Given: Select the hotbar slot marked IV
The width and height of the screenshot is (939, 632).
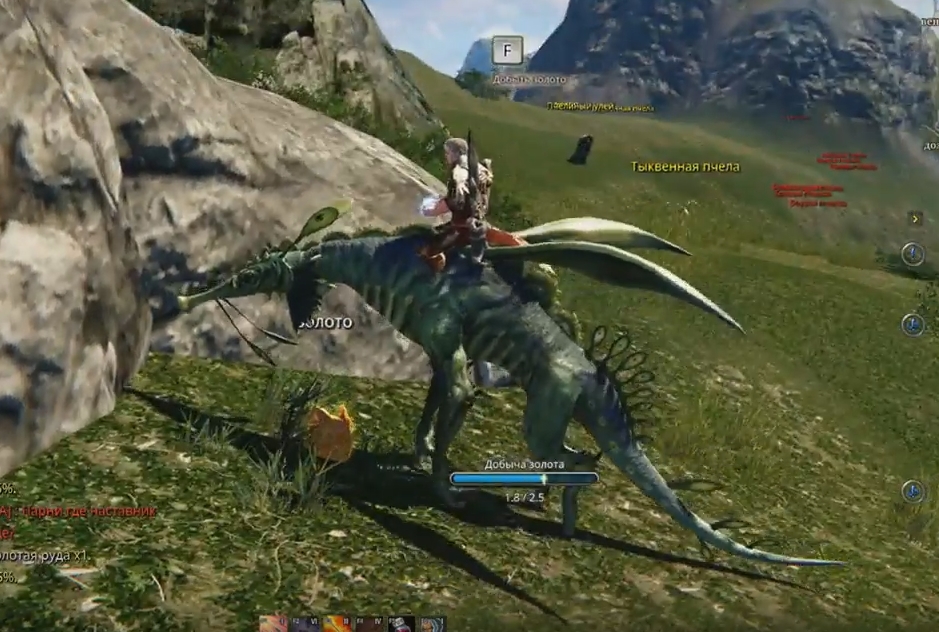Looking at the screenshot, I should point(369,624).
